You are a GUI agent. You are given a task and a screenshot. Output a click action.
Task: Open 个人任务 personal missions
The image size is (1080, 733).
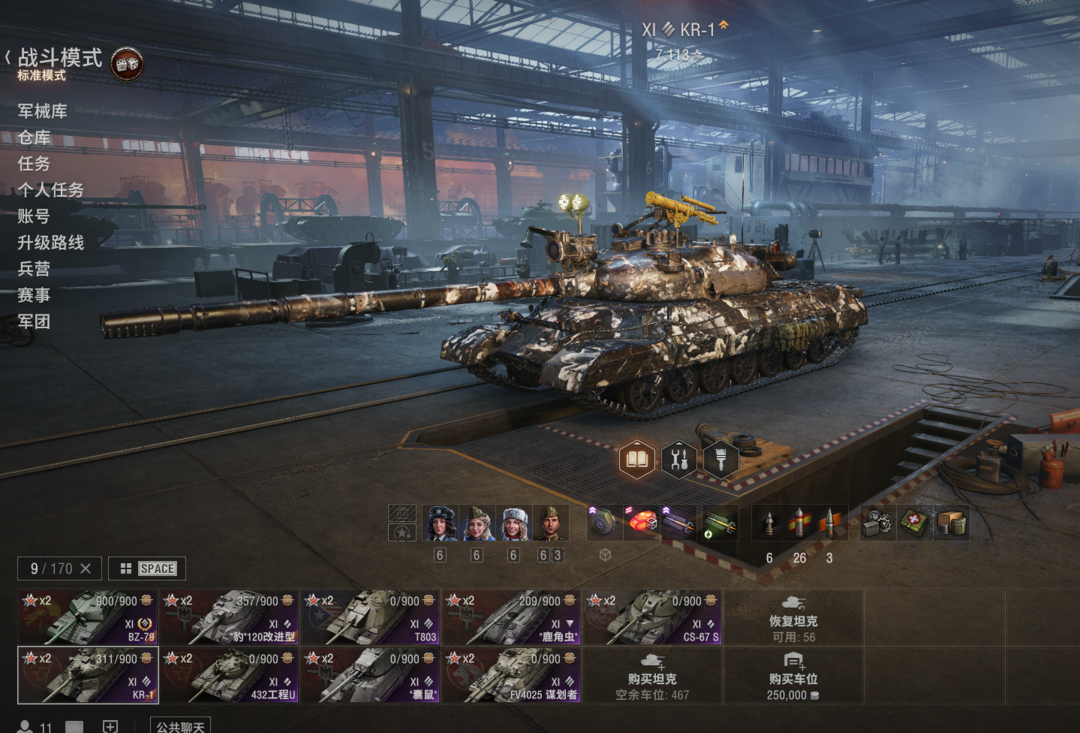[x=50, y=189]
